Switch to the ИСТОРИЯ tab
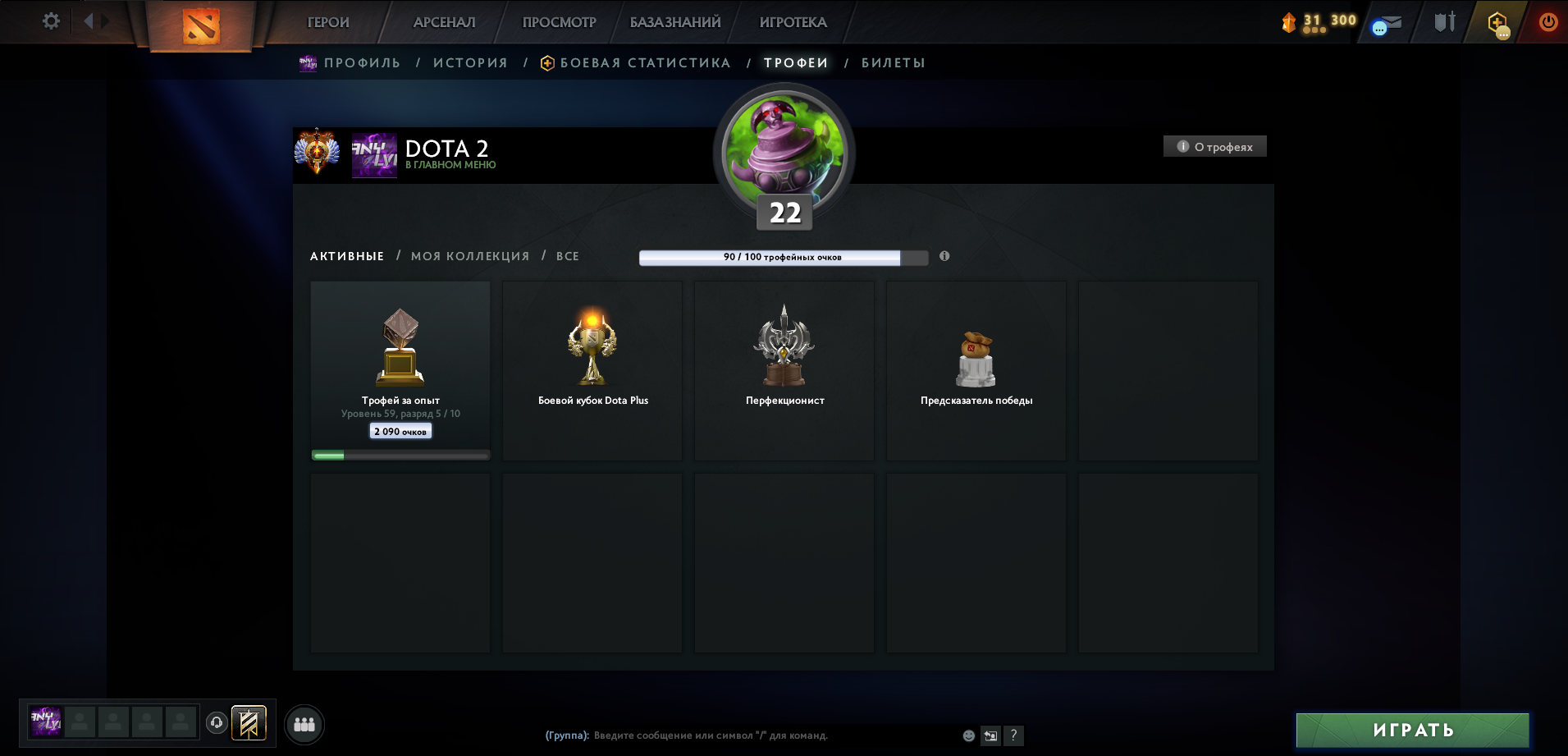Screen dimensions: 1568x756 (x=470, y=63)
